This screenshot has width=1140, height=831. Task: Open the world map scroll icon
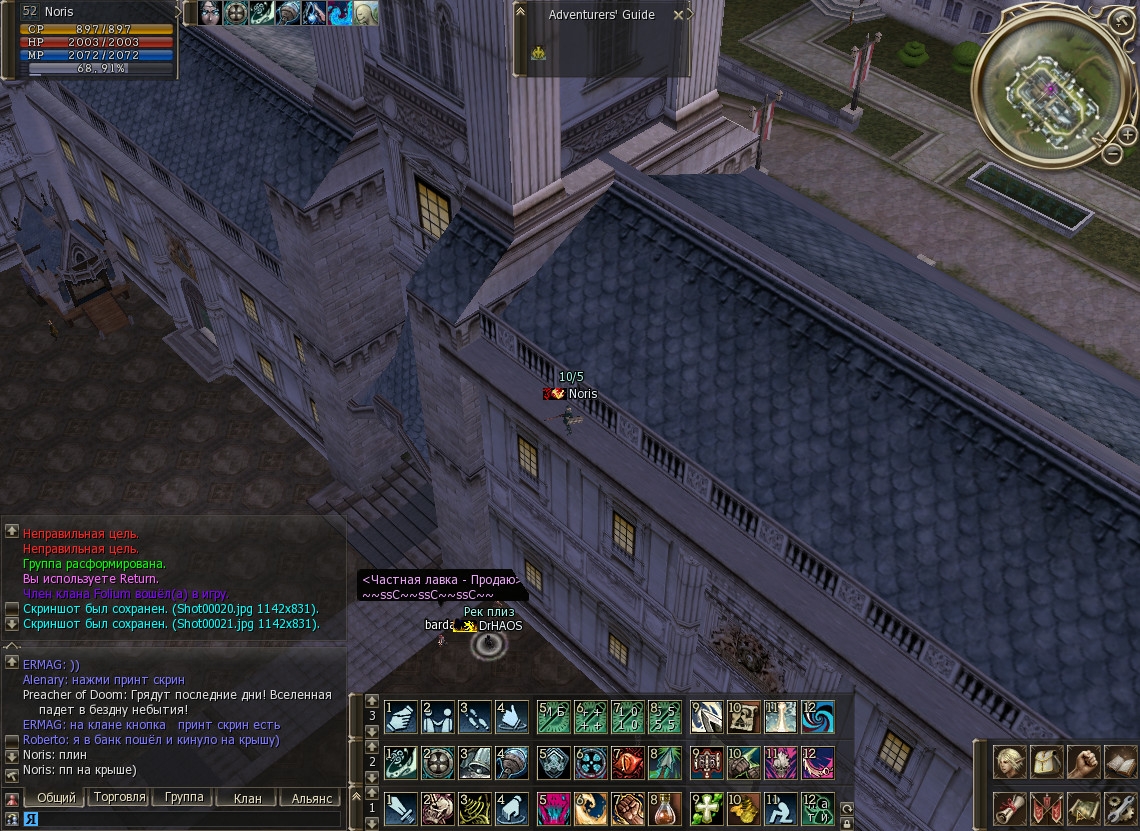coord(1083,808)
